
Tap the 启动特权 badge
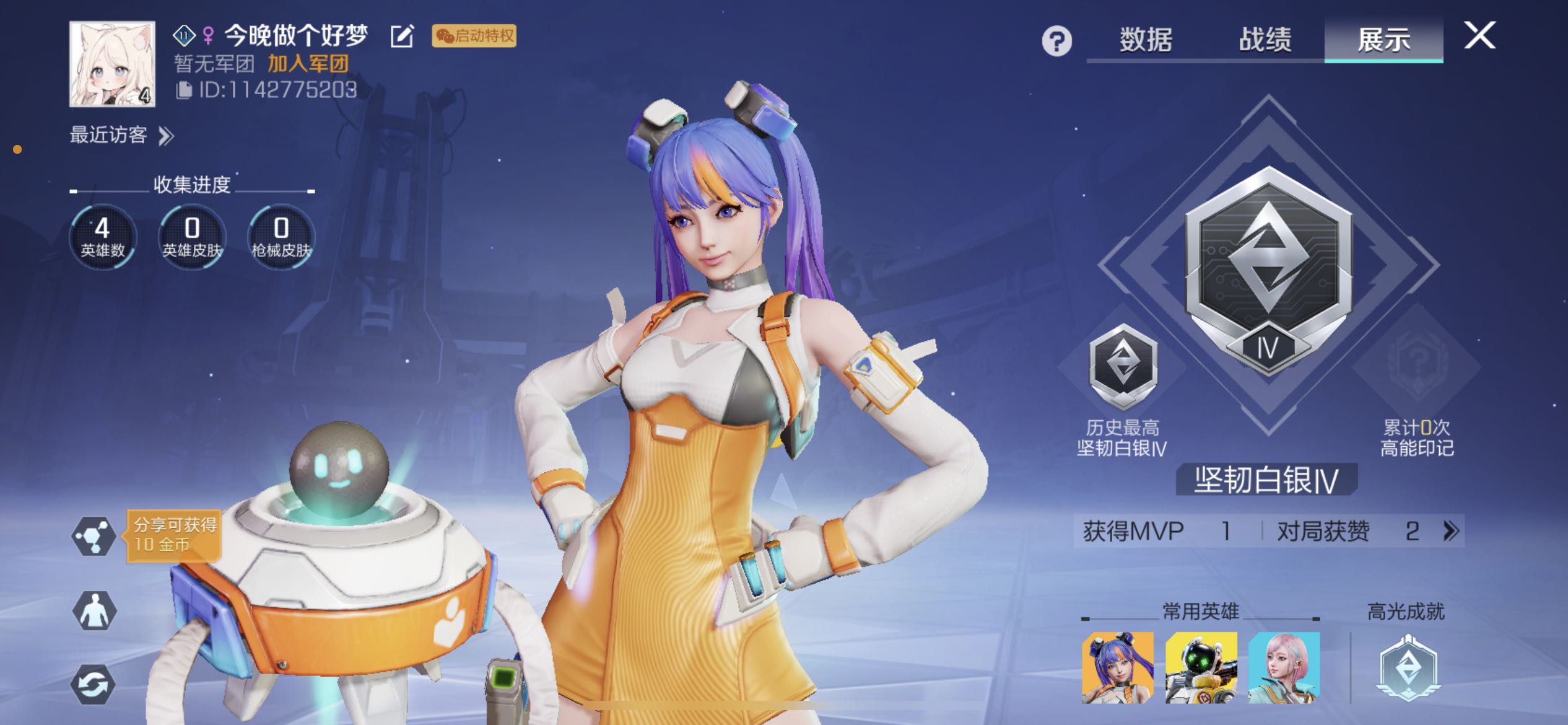(474, 36)
